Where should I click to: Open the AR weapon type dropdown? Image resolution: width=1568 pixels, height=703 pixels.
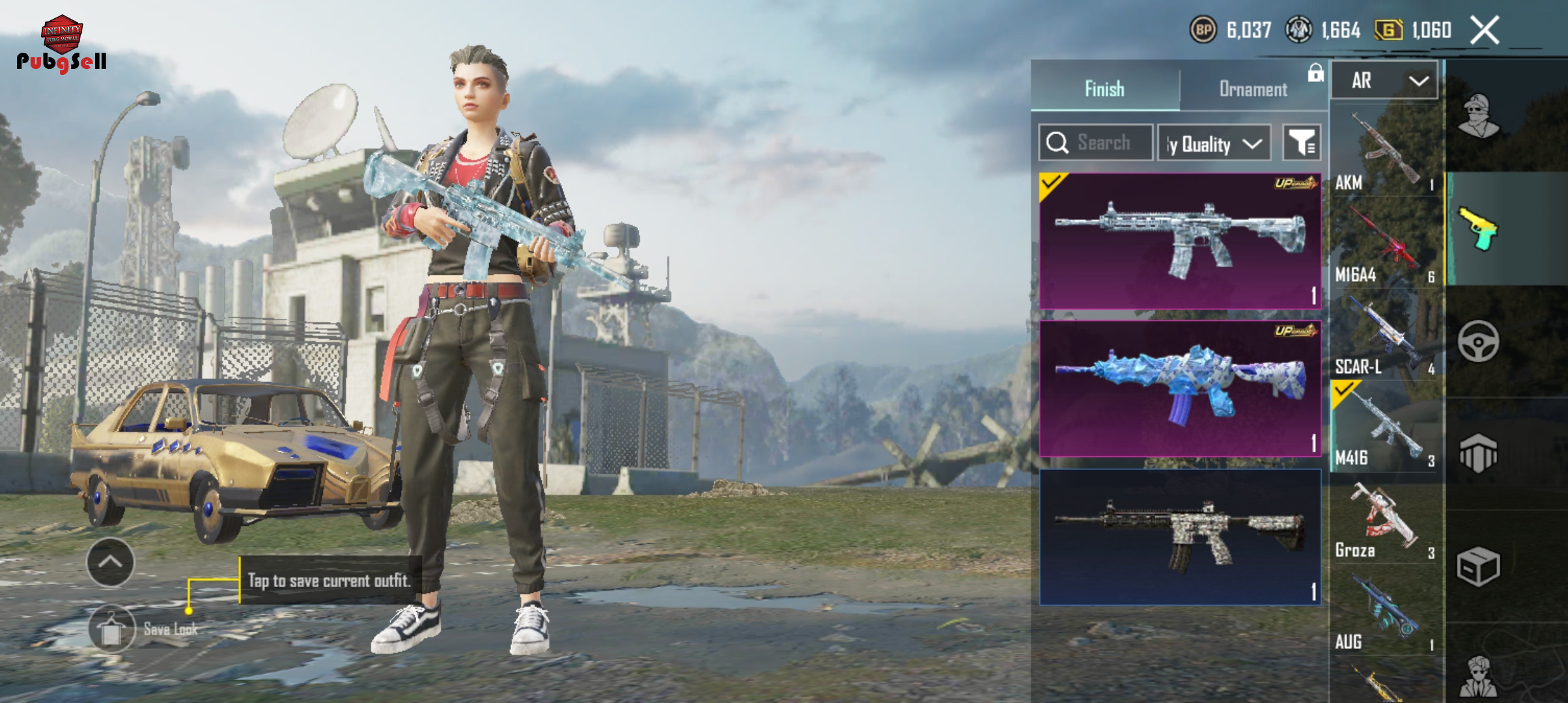tap(1384, 81)
